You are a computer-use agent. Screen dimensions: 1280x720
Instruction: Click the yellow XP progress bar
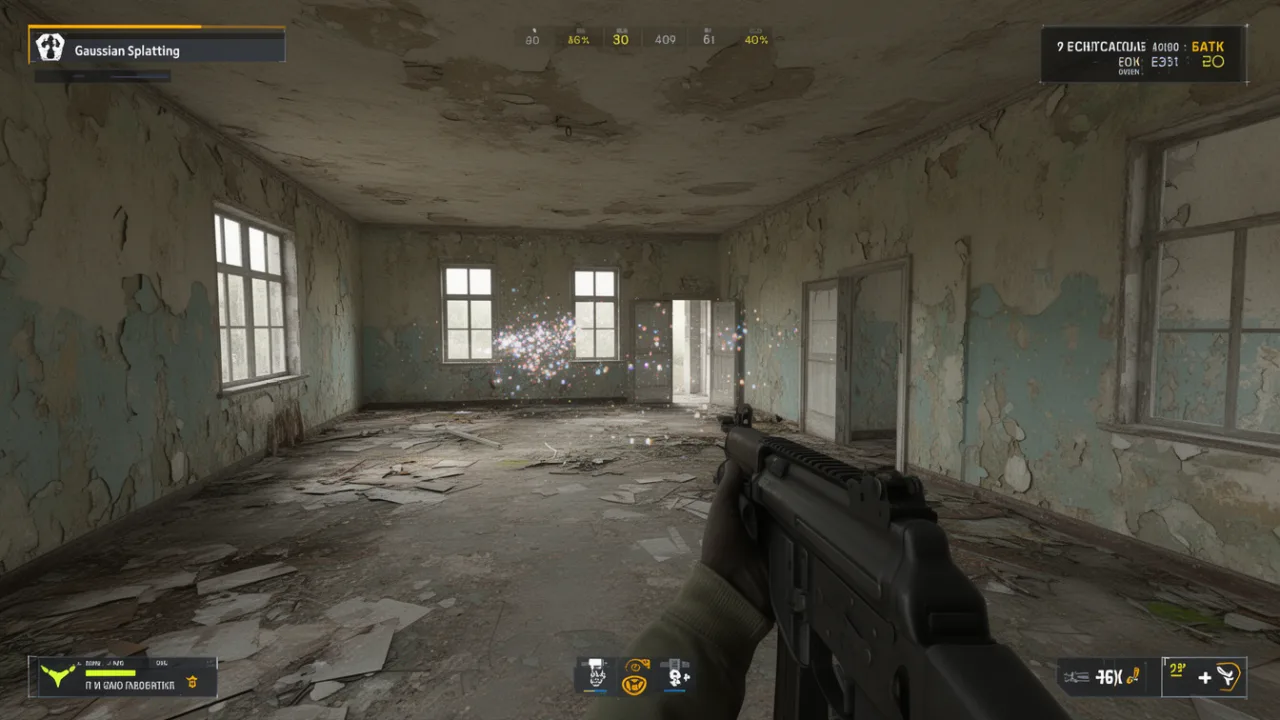click(x=110, y=672)
